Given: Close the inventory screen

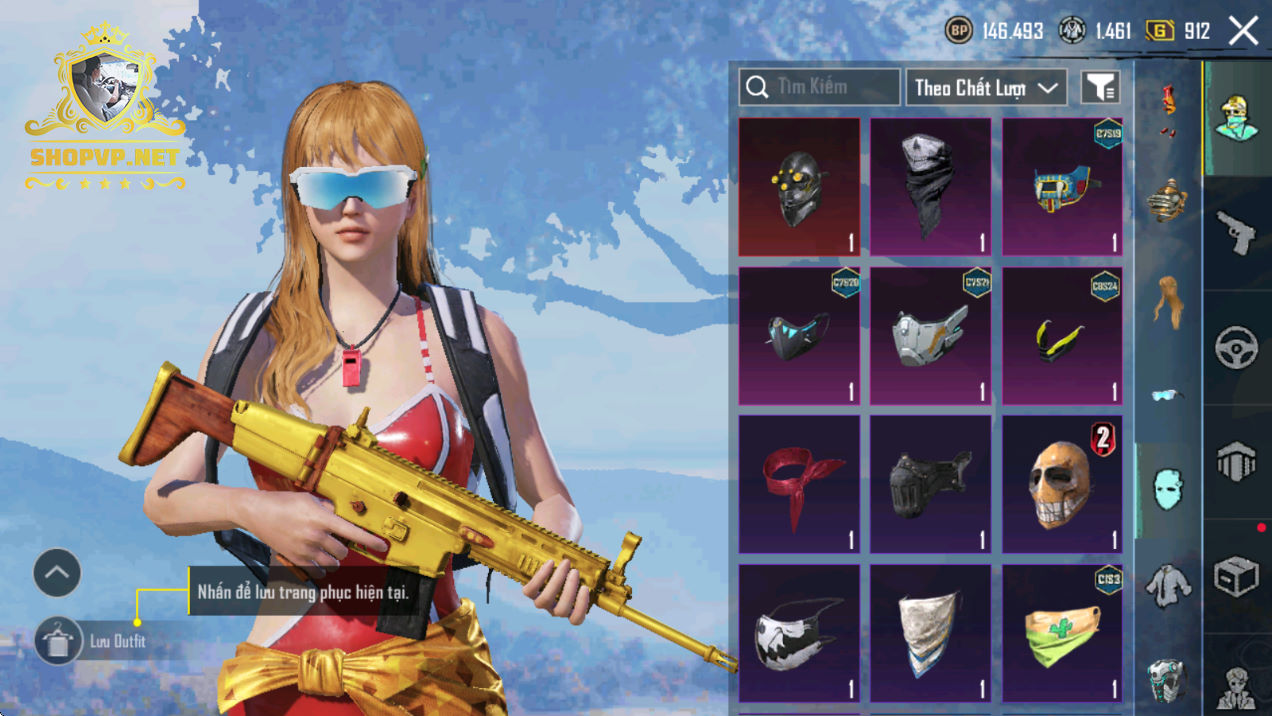Looking at the screenshot, I should click(x=1243, y=31).
